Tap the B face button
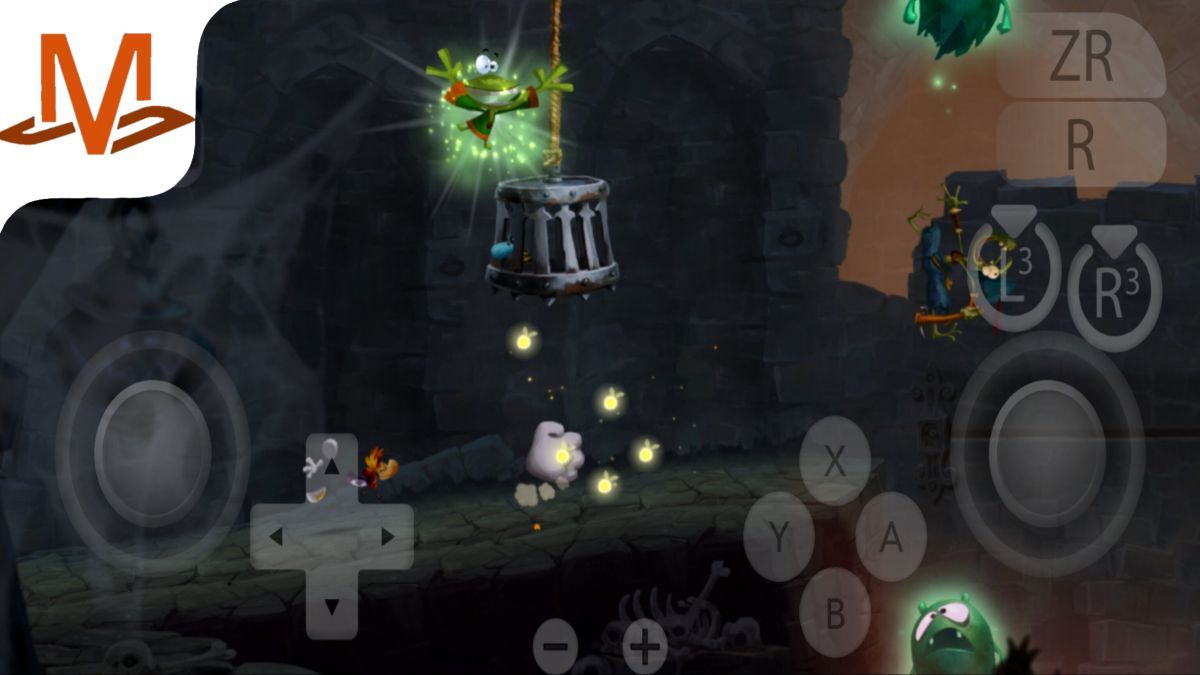 point(835,613)
